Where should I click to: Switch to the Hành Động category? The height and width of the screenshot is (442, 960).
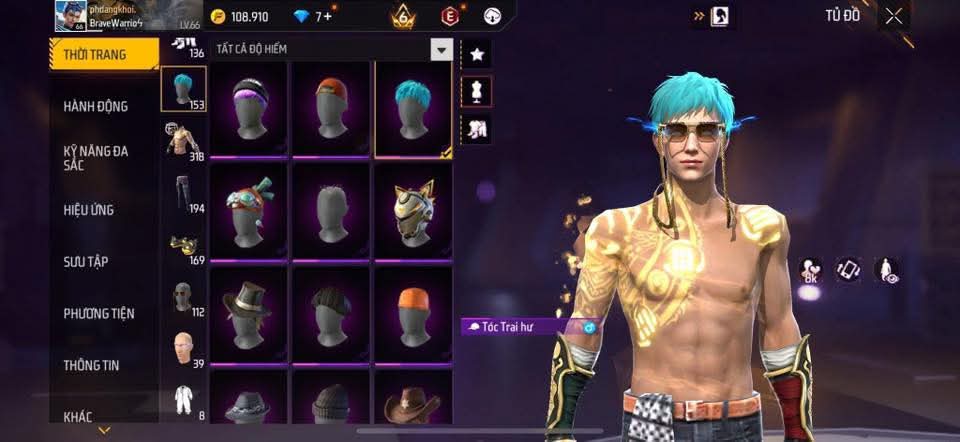click(95, 106)
